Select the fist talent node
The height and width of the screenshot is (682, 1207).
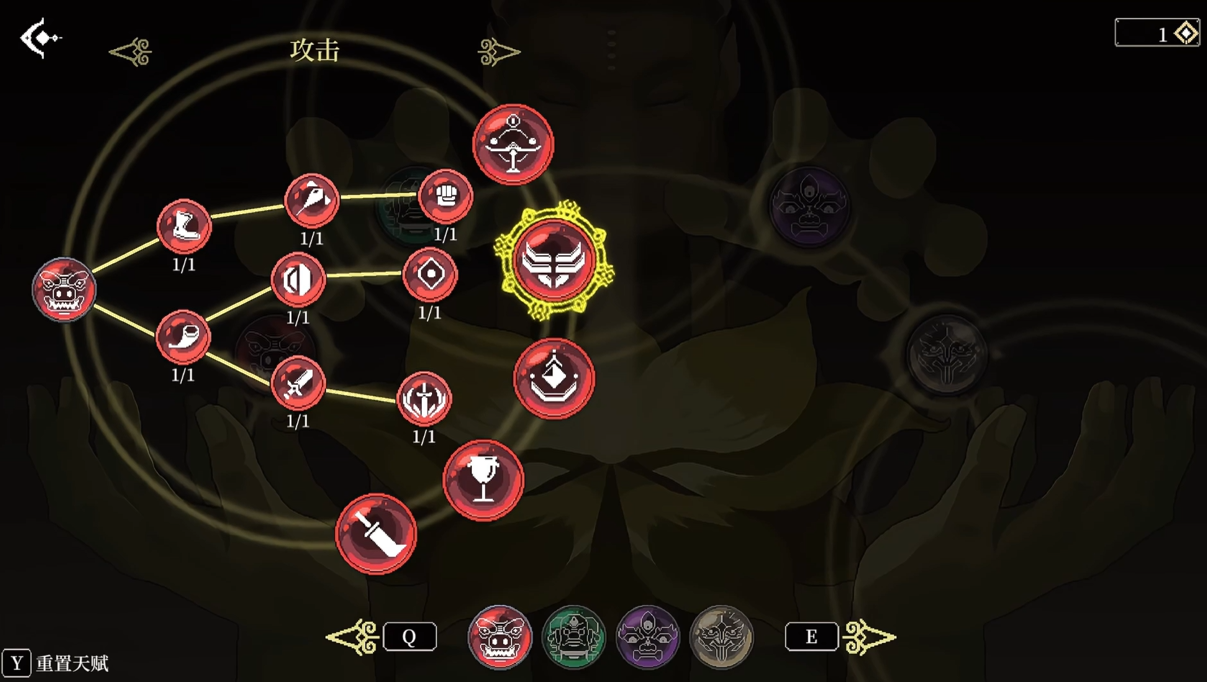point(445,196)
